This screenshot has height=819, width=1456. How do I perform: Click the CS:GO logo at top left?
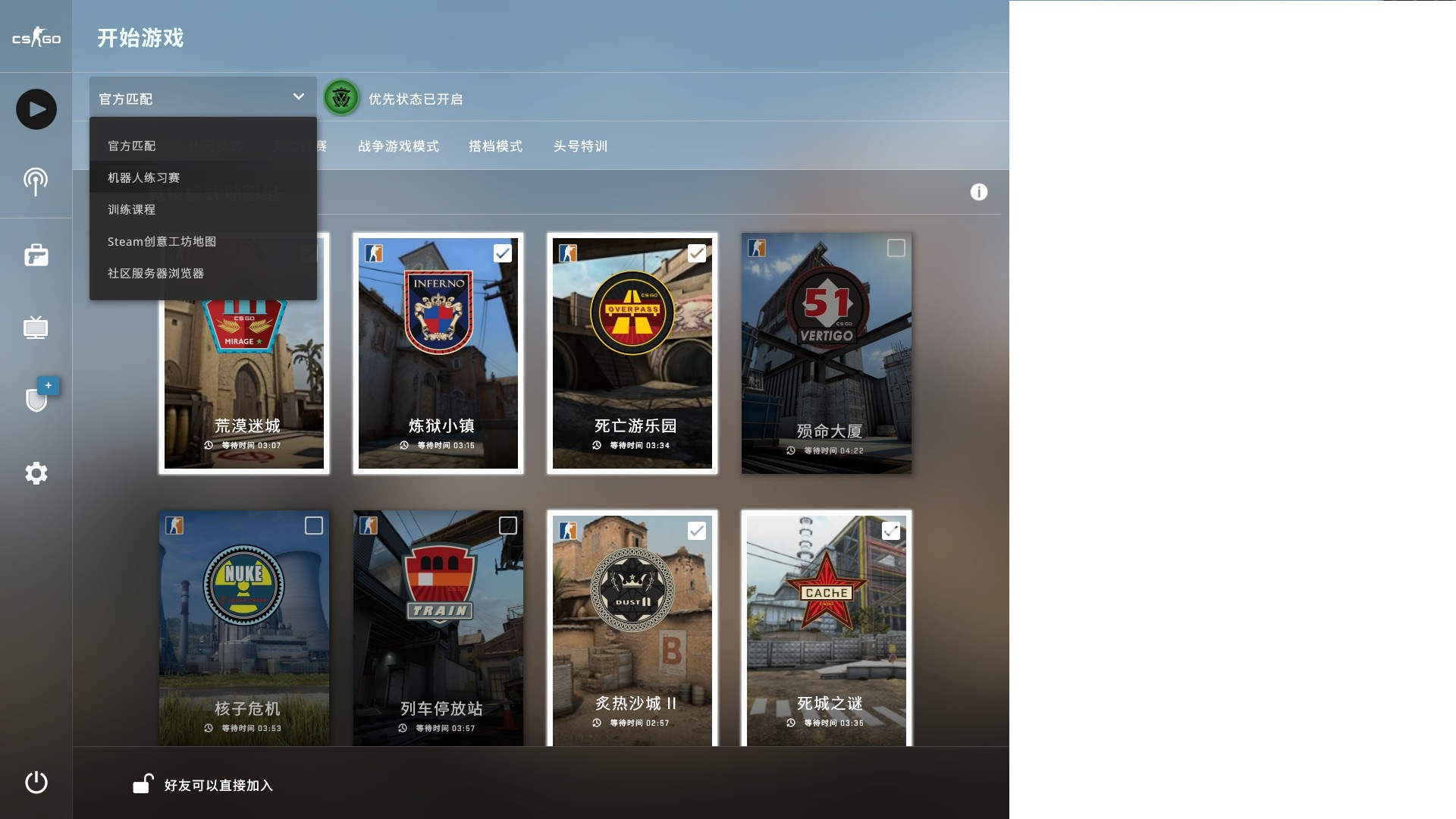(36, 35)
